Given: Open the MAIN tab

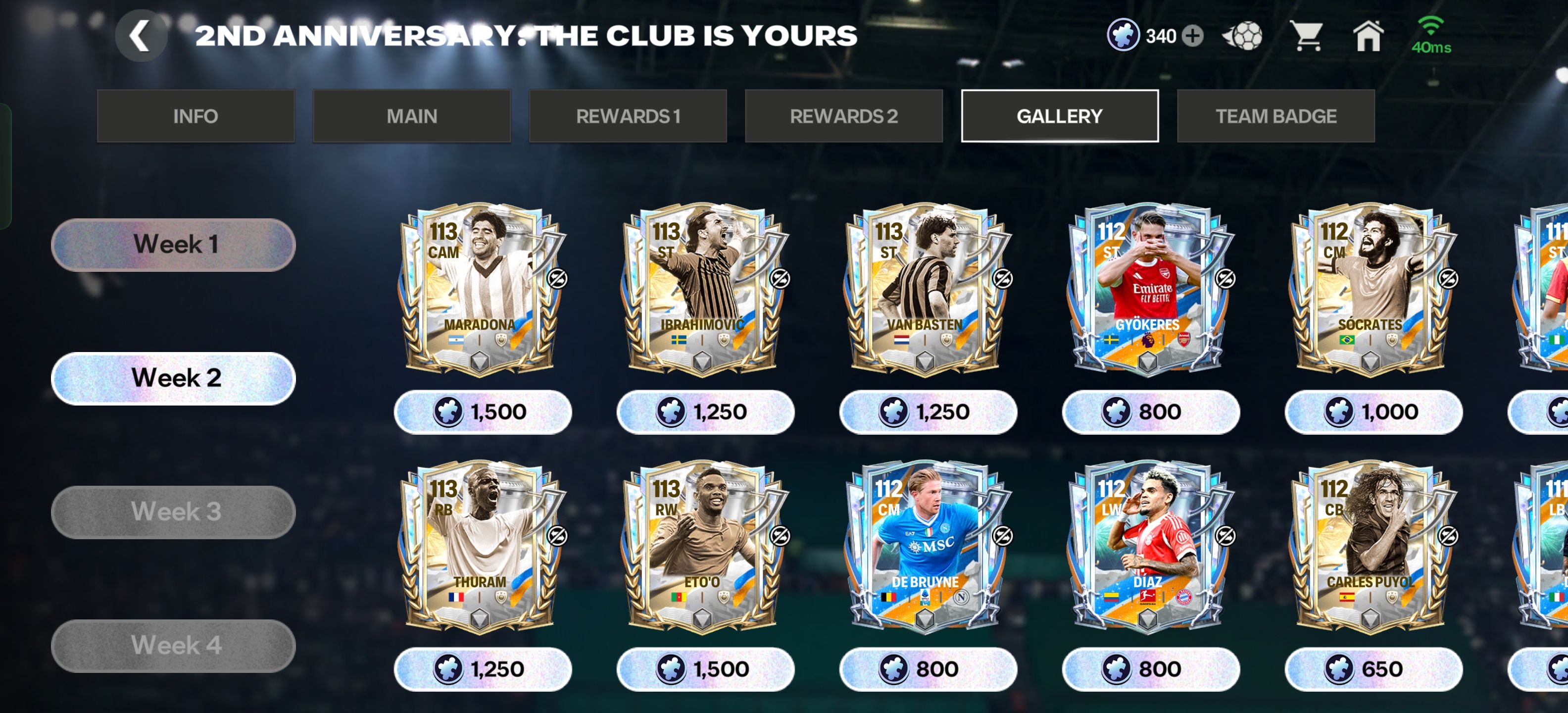Looking at the screenshot, I should pyautogui.click(x=411, y=116).
